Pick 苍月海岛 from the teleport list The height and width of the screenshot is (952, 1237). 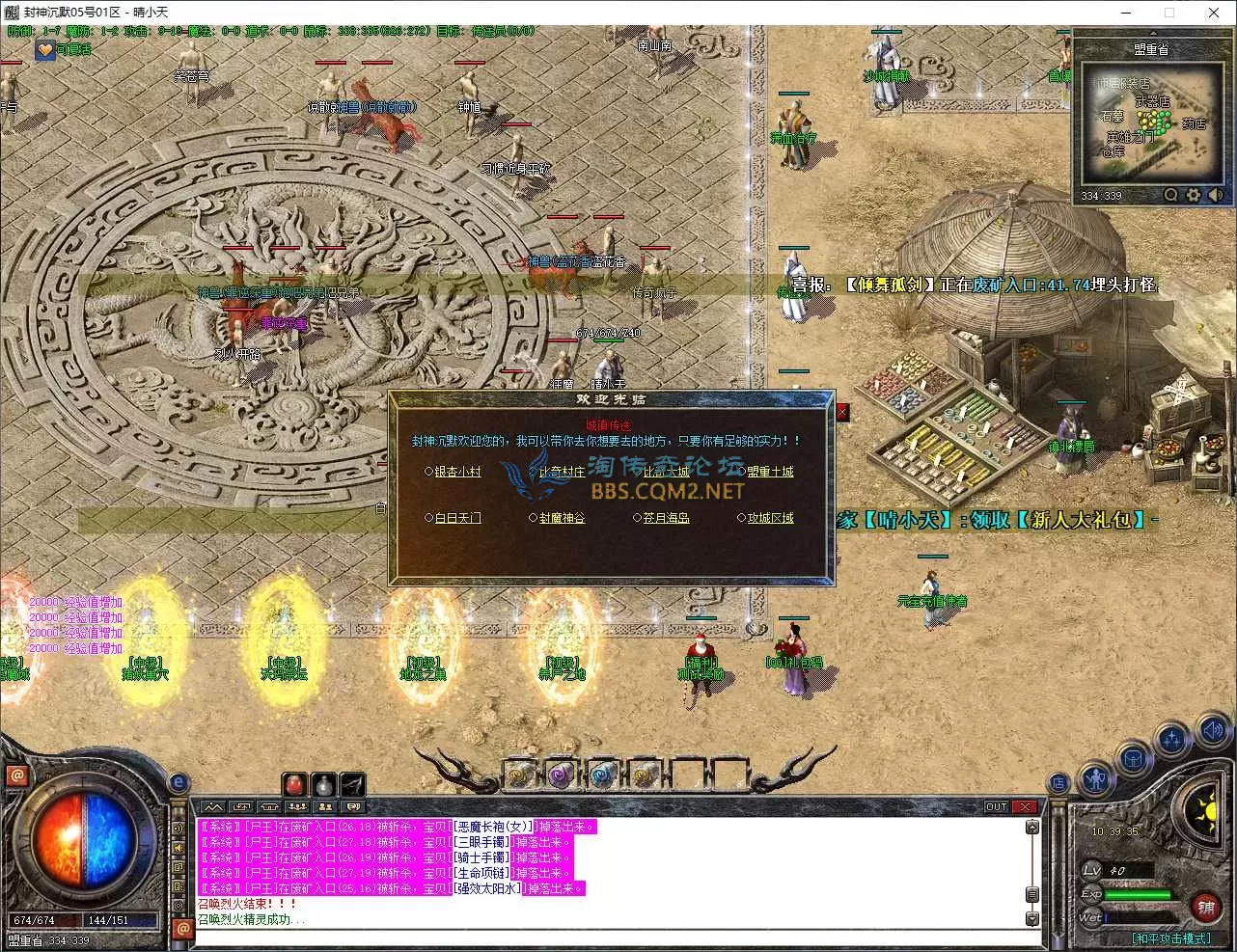[x=666, y=518]
